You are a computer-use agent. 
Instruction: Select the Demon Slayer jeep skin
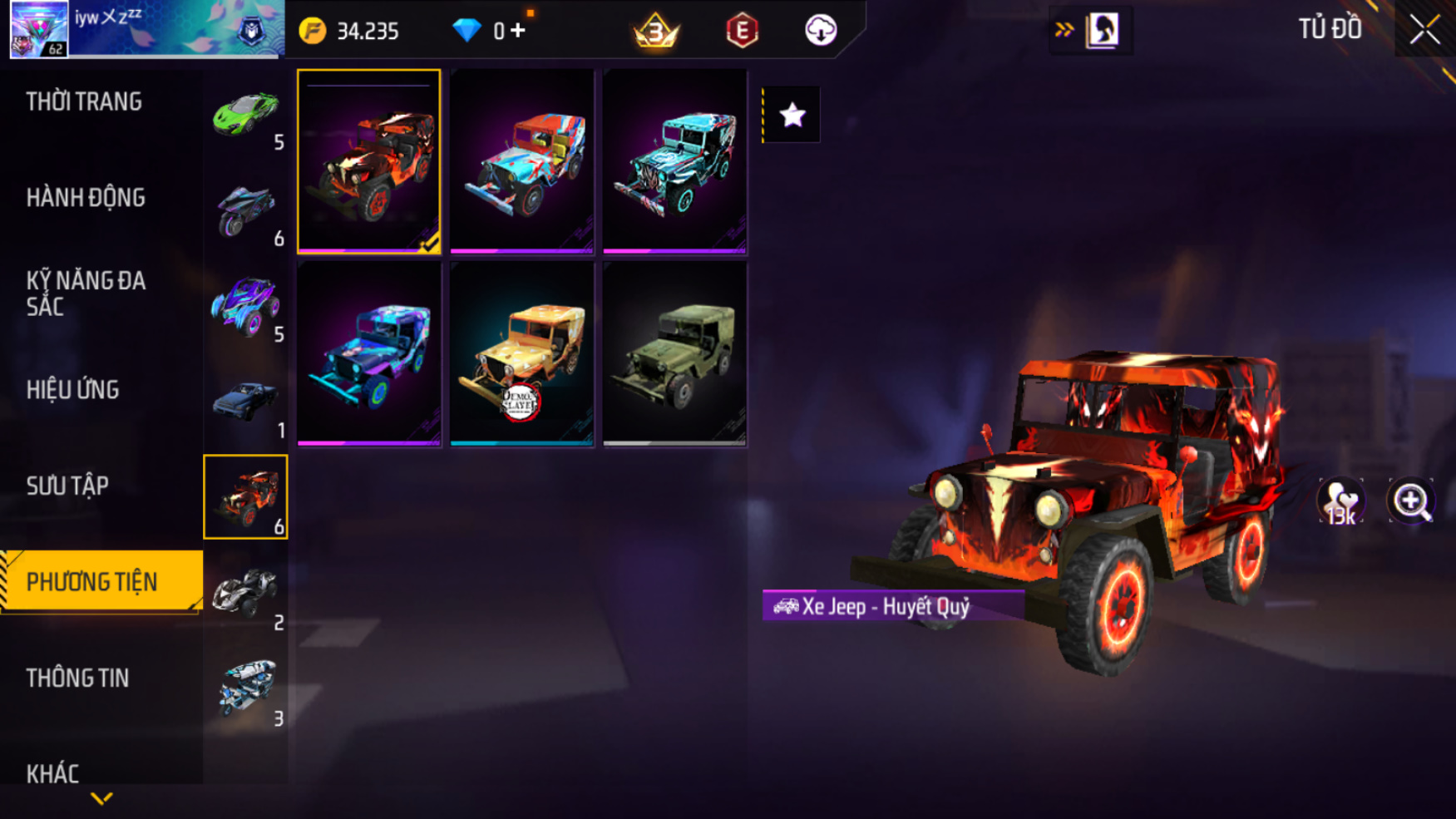point(522,355)
